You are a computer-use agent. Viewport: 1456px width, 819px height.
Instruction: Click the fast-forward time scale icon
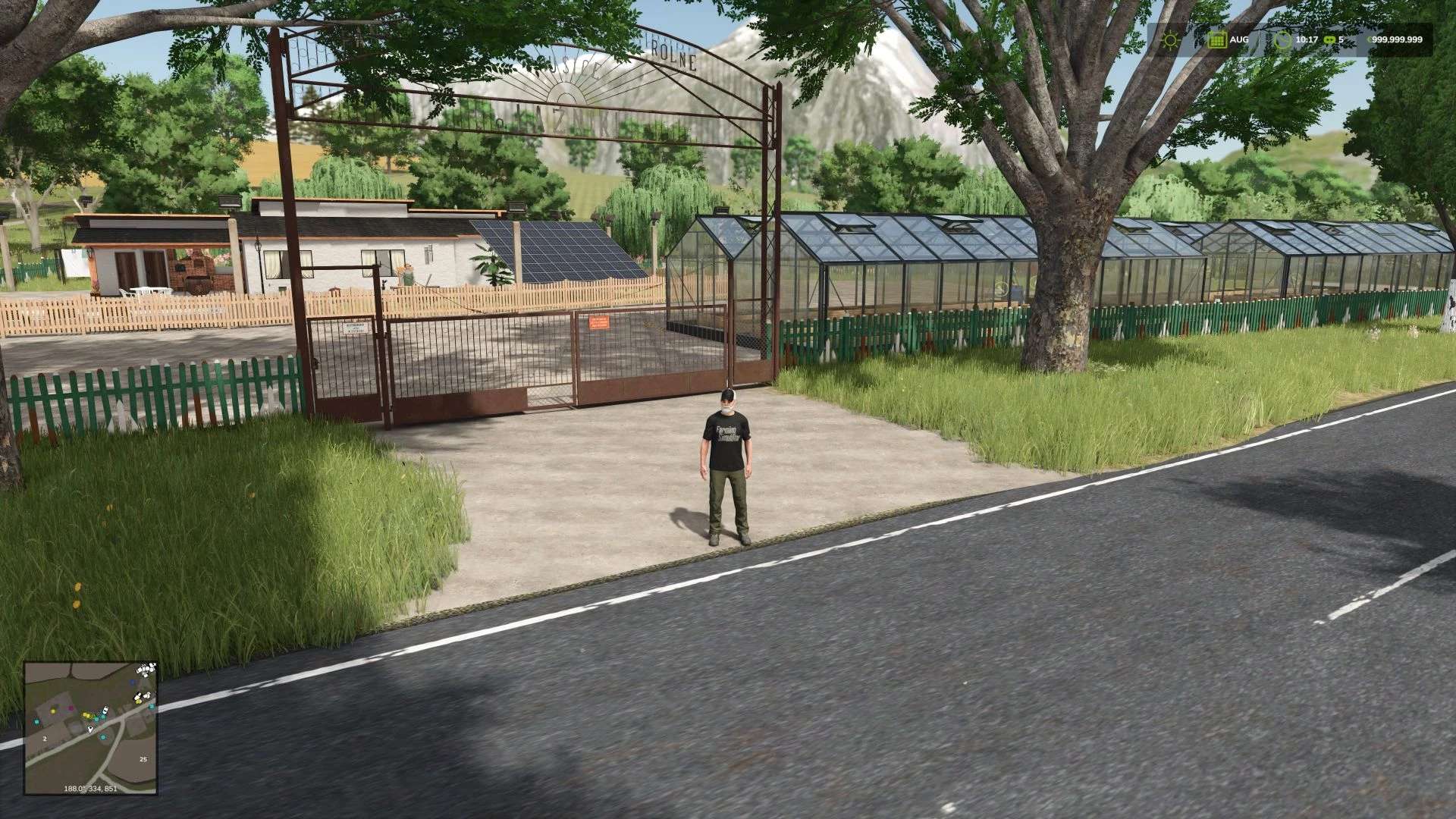(x=1329, y=40)
